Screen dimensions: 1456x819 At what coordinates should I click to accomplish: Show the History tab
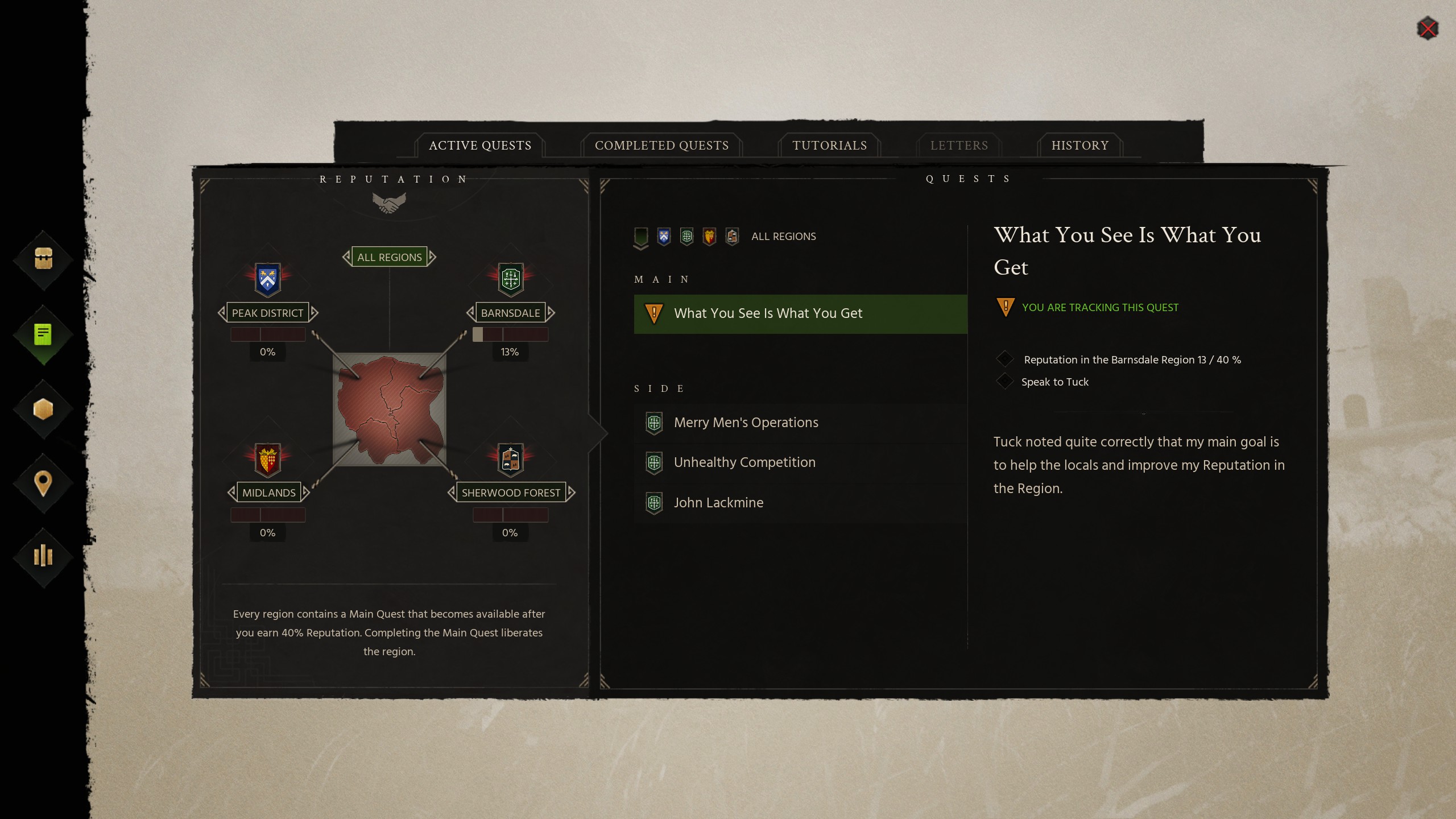[1079, 146]
